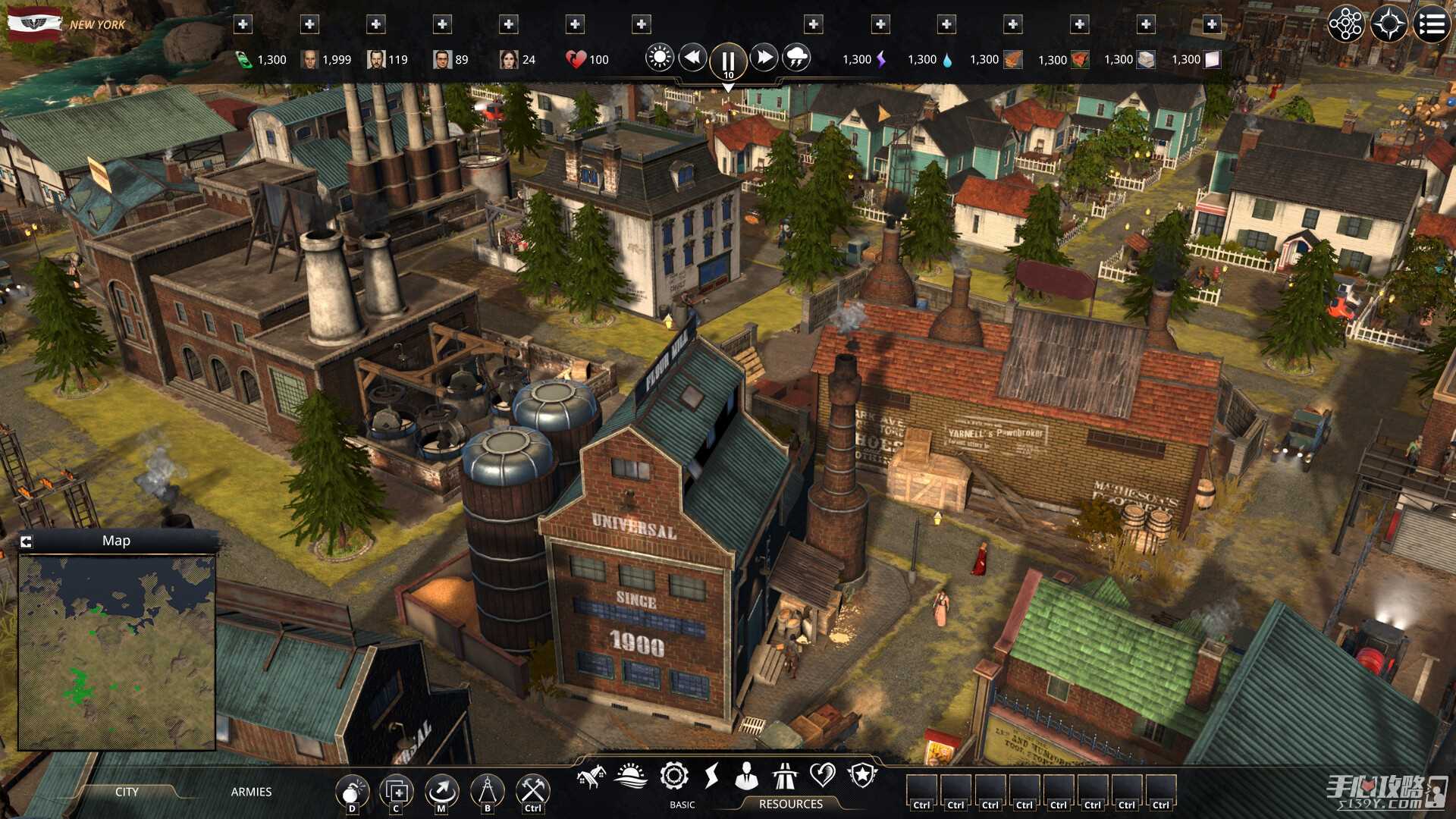1456x819 pixels.
Task: Open the main menu list icon
Action: coord(1431,24)
